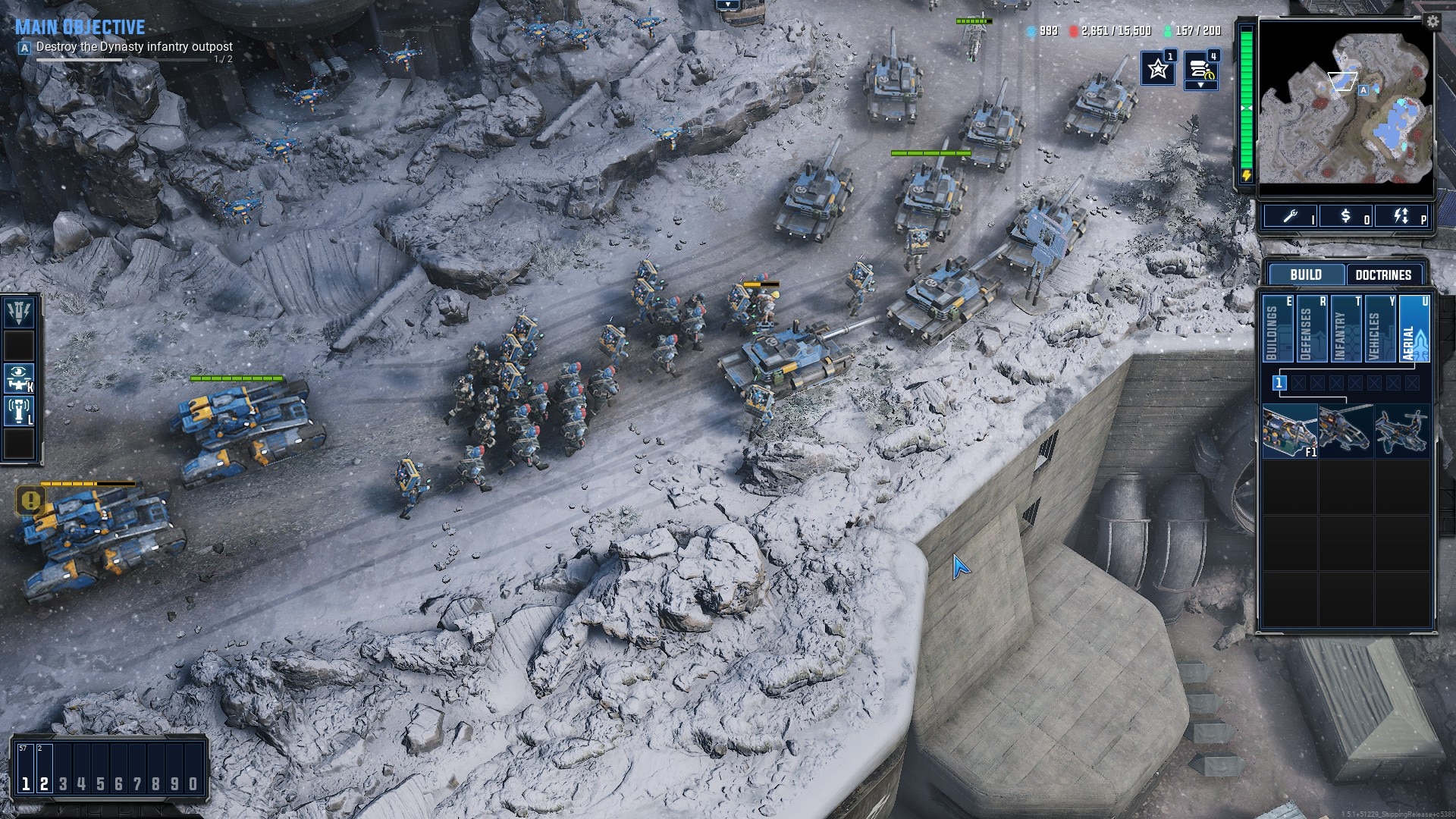Open the star doctrine points button
1456x819 pixels.
click(x=1158, y=69)
